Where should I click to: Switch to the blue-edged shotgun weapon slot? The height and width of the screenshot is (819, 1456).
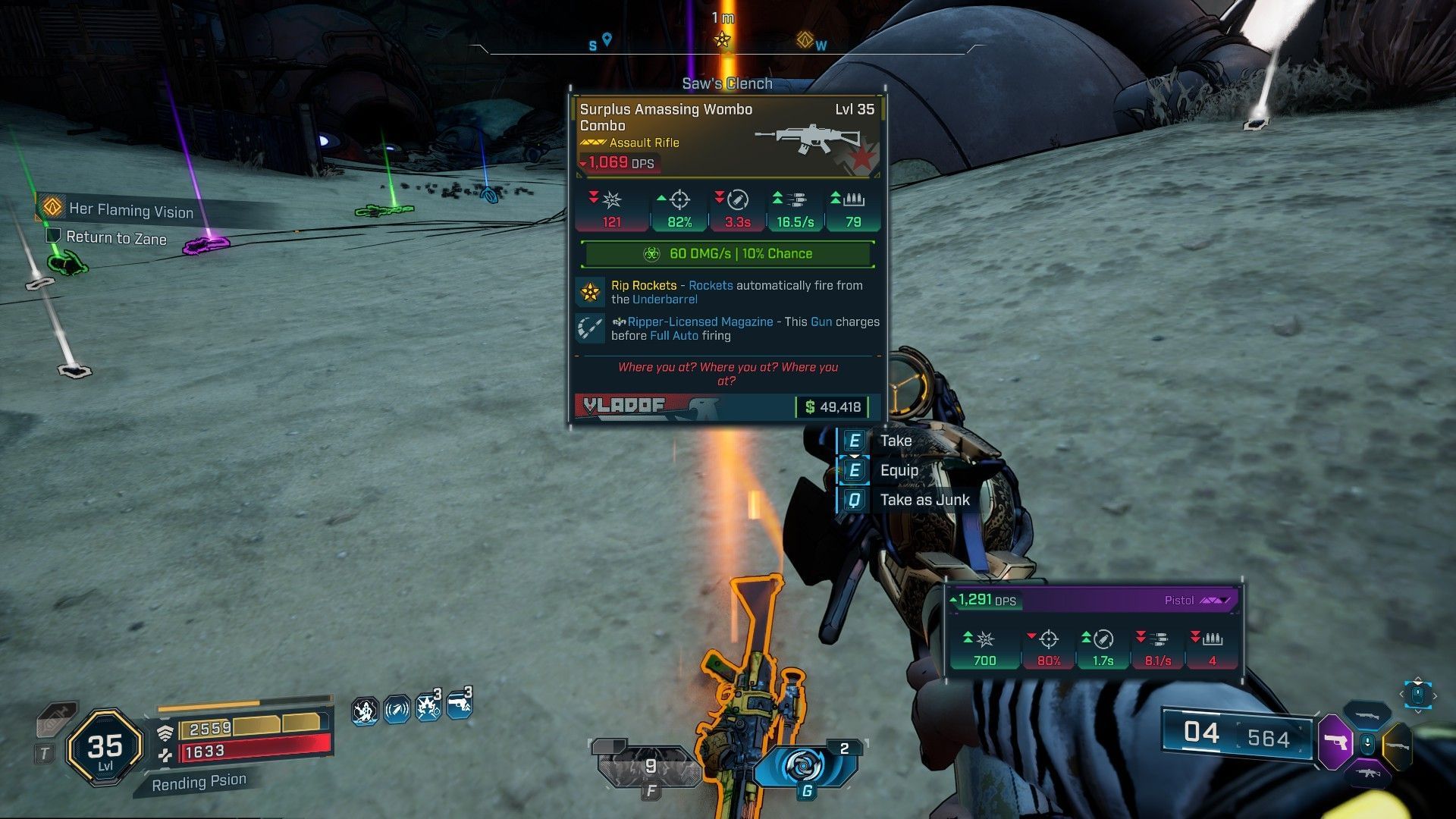1367,715
